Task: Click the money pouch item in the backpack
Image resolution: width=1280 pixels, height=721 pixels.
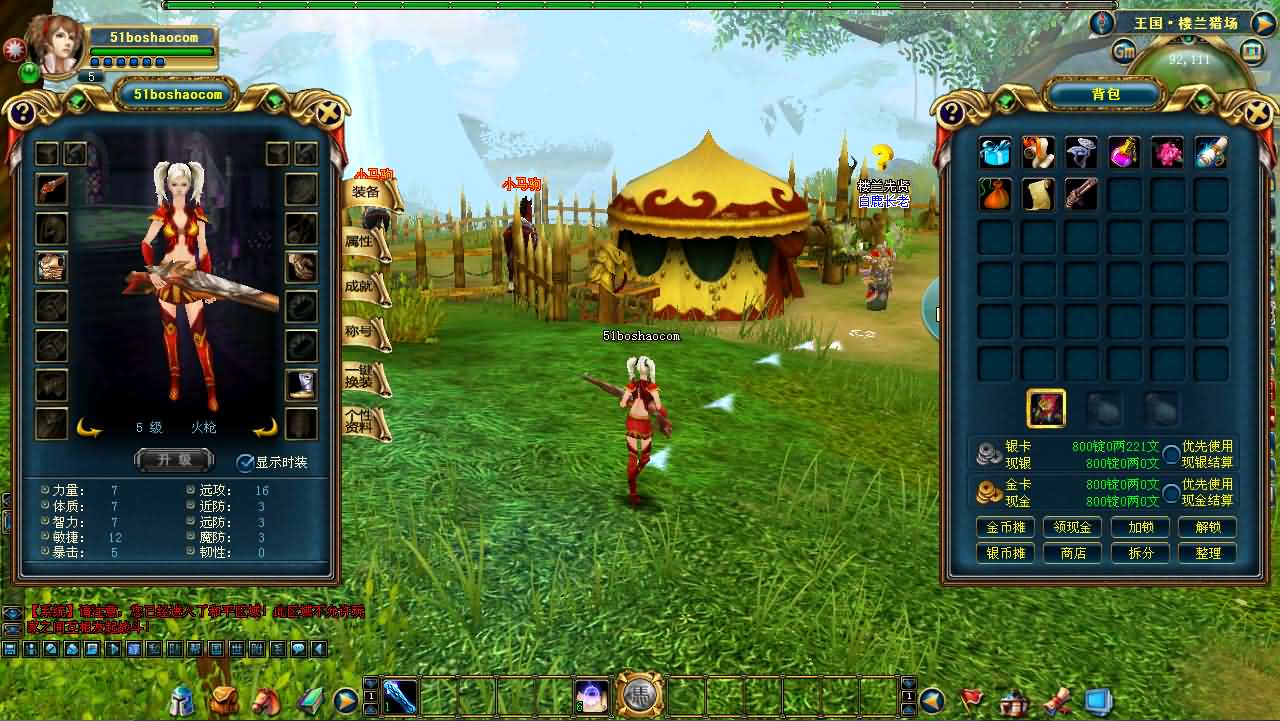Action: 994,195
